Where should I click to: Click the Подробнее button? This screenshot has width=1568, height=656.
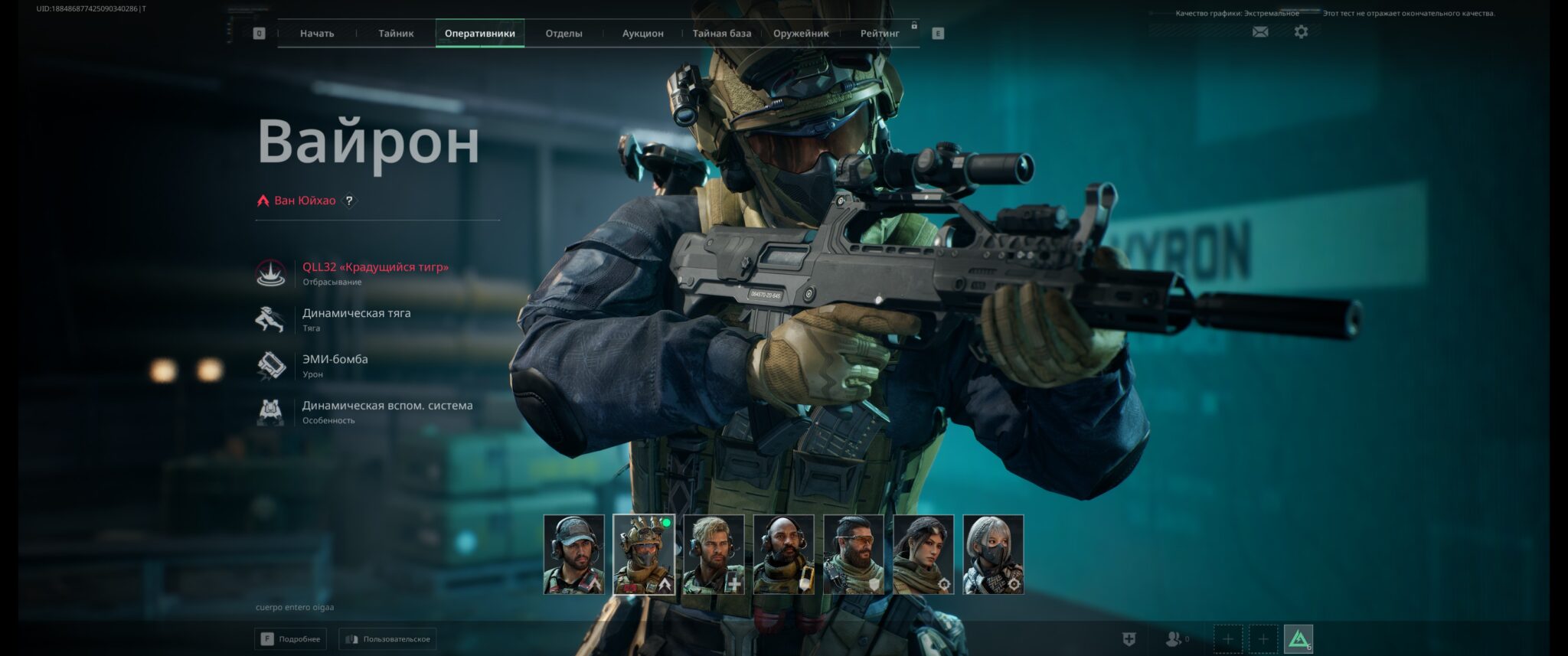(x=290, y=638)
